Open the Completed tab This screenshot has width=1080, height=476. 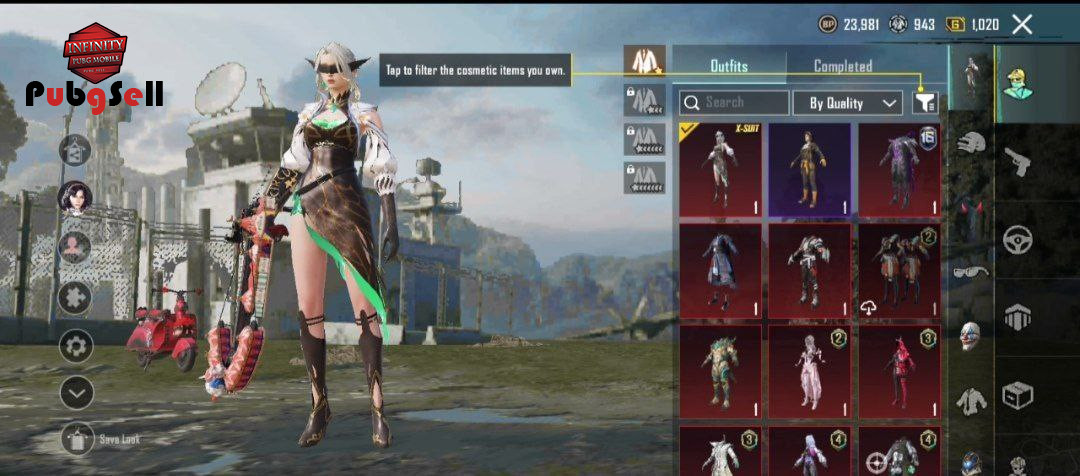842,66
